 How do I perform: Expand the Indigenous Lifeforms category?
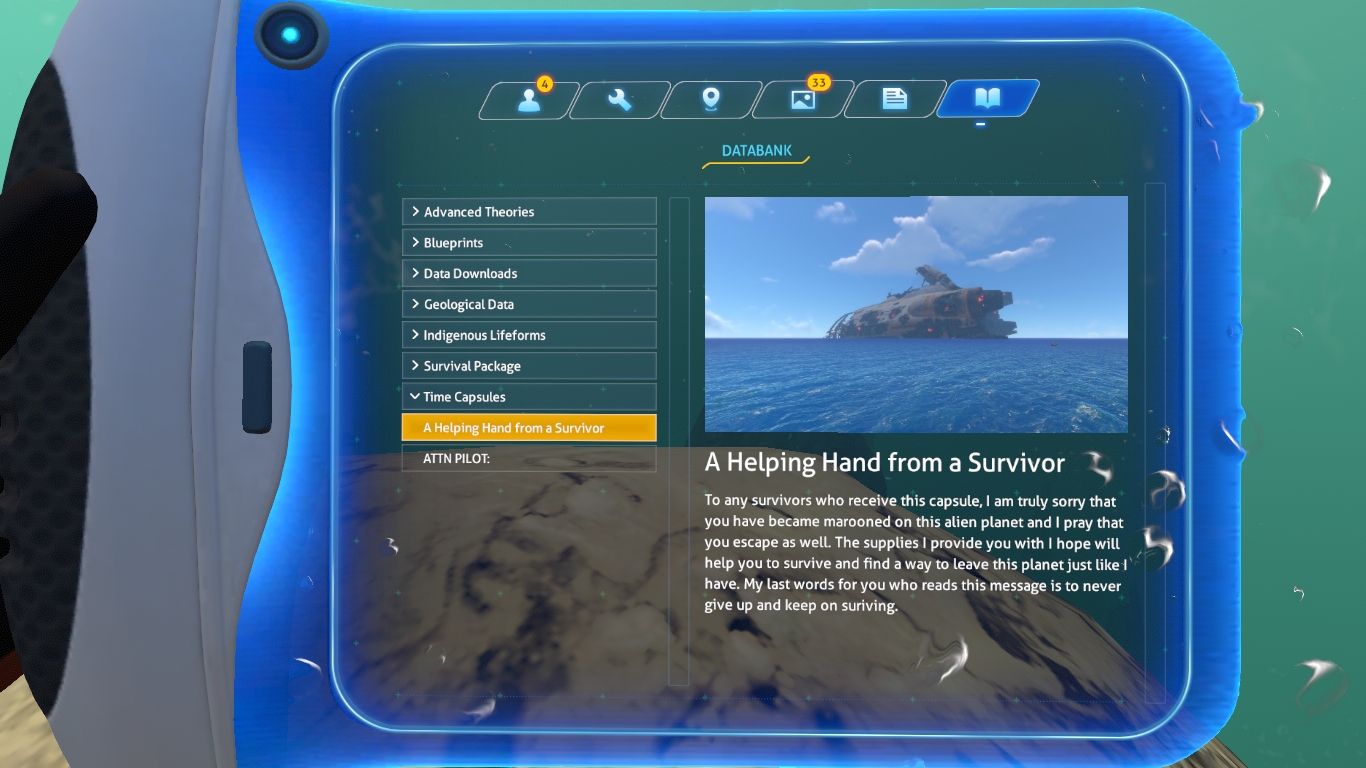pos(529,334)
